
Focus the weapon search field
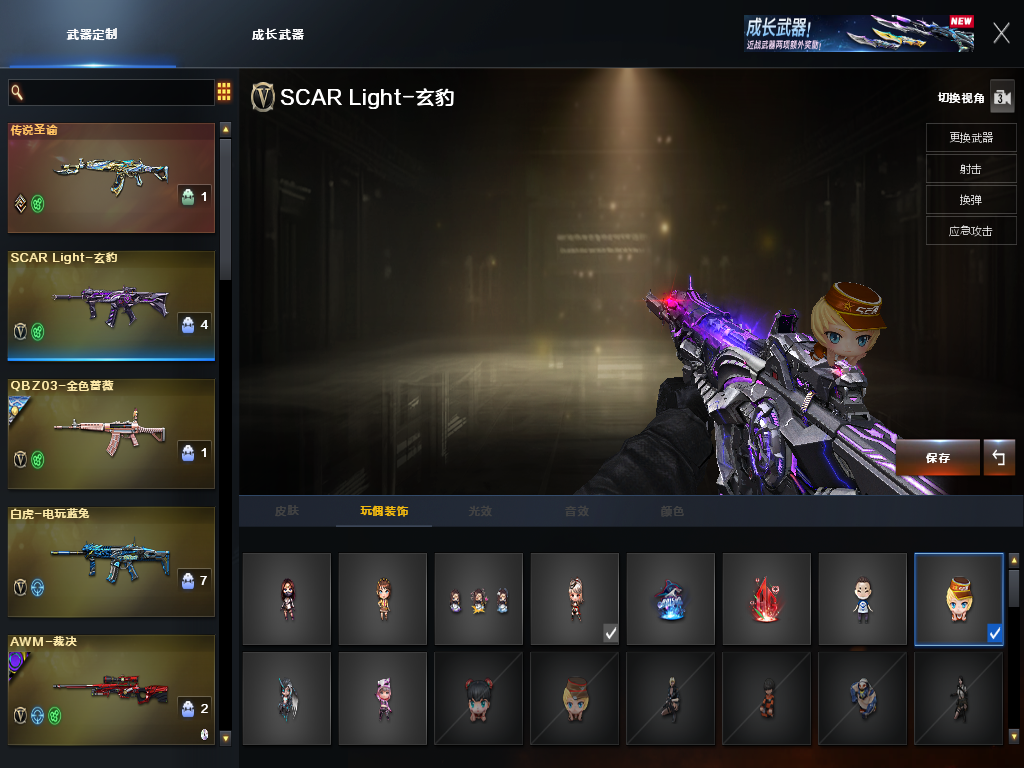tap(112, 93)
